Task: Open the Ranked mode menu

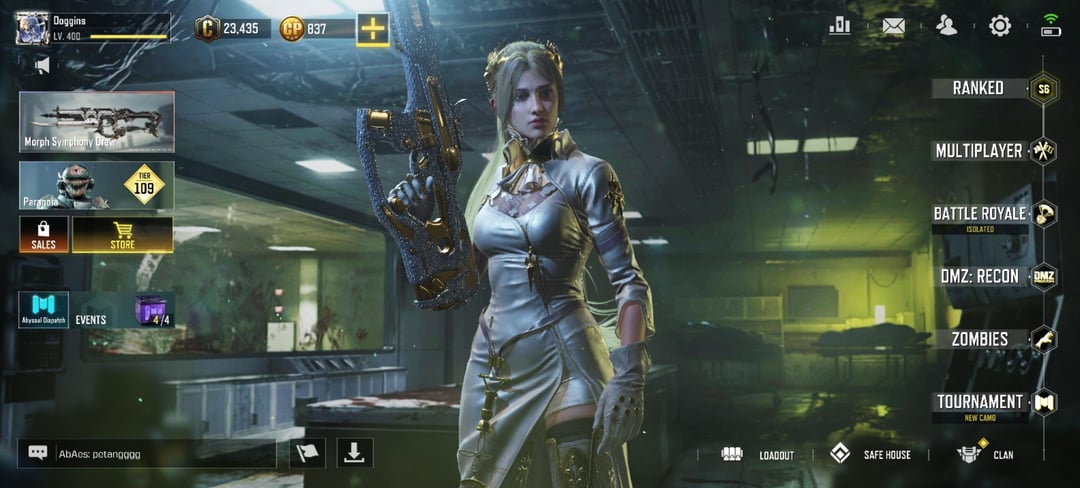Action: point(979,88)
